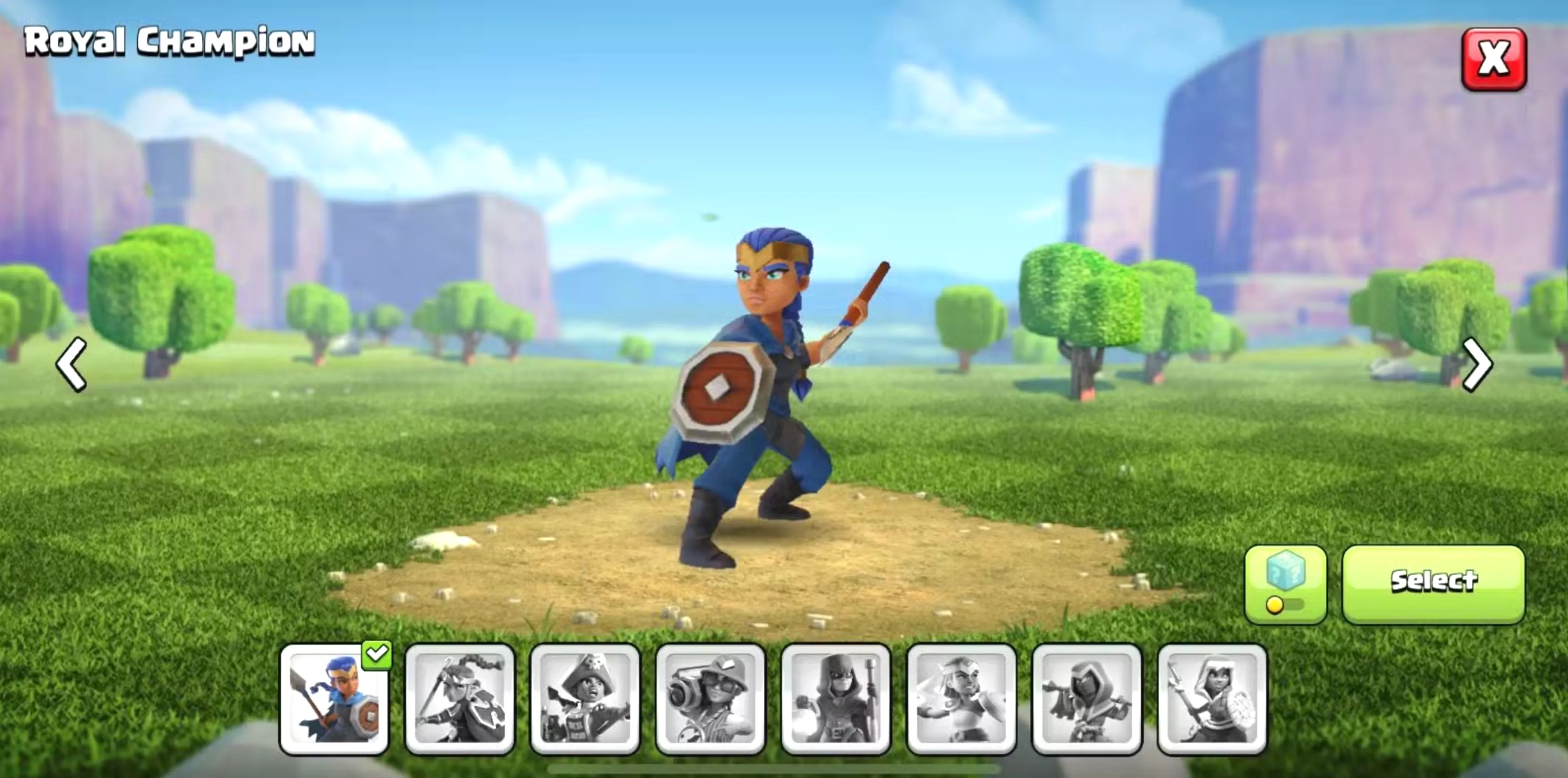This screenshot has width=1568, height=778.
Task: Select the eye-masked hooded skin with staff
Action: 835,699
